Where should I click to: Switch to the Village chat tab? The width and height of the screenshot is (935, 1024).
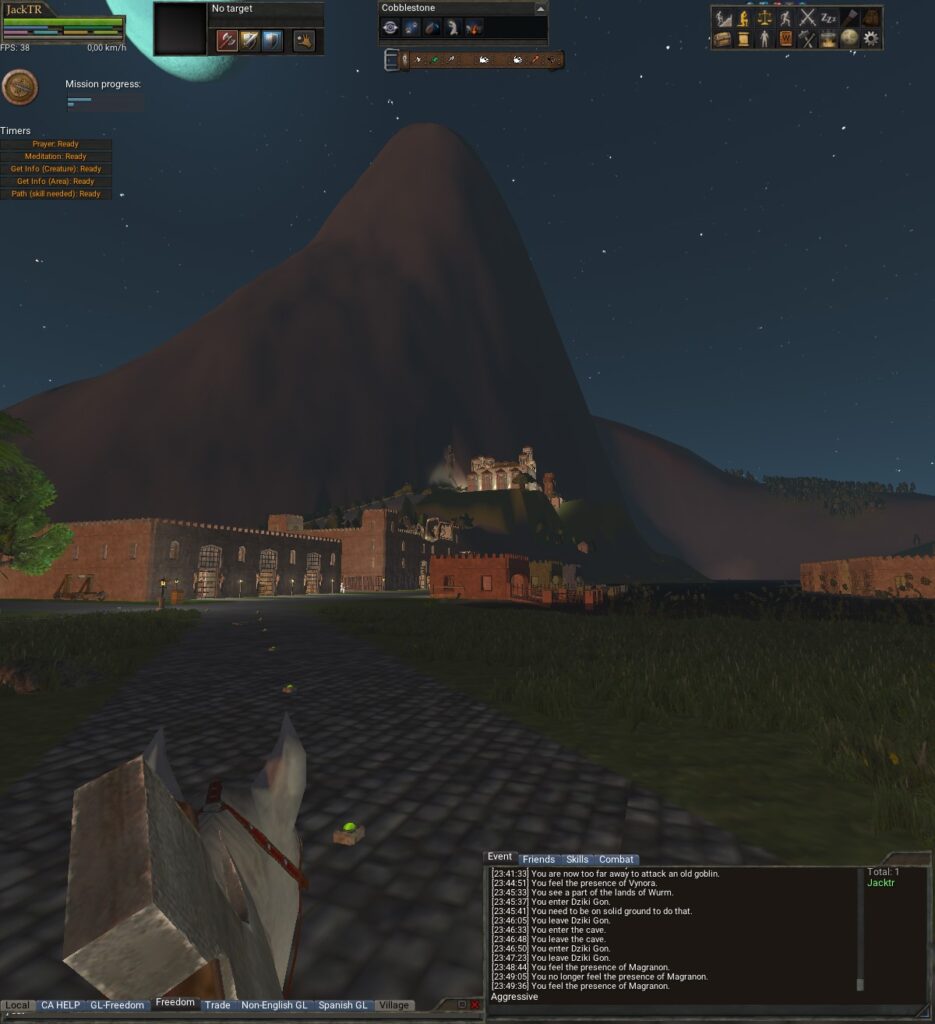click(x=394, y=1005)
